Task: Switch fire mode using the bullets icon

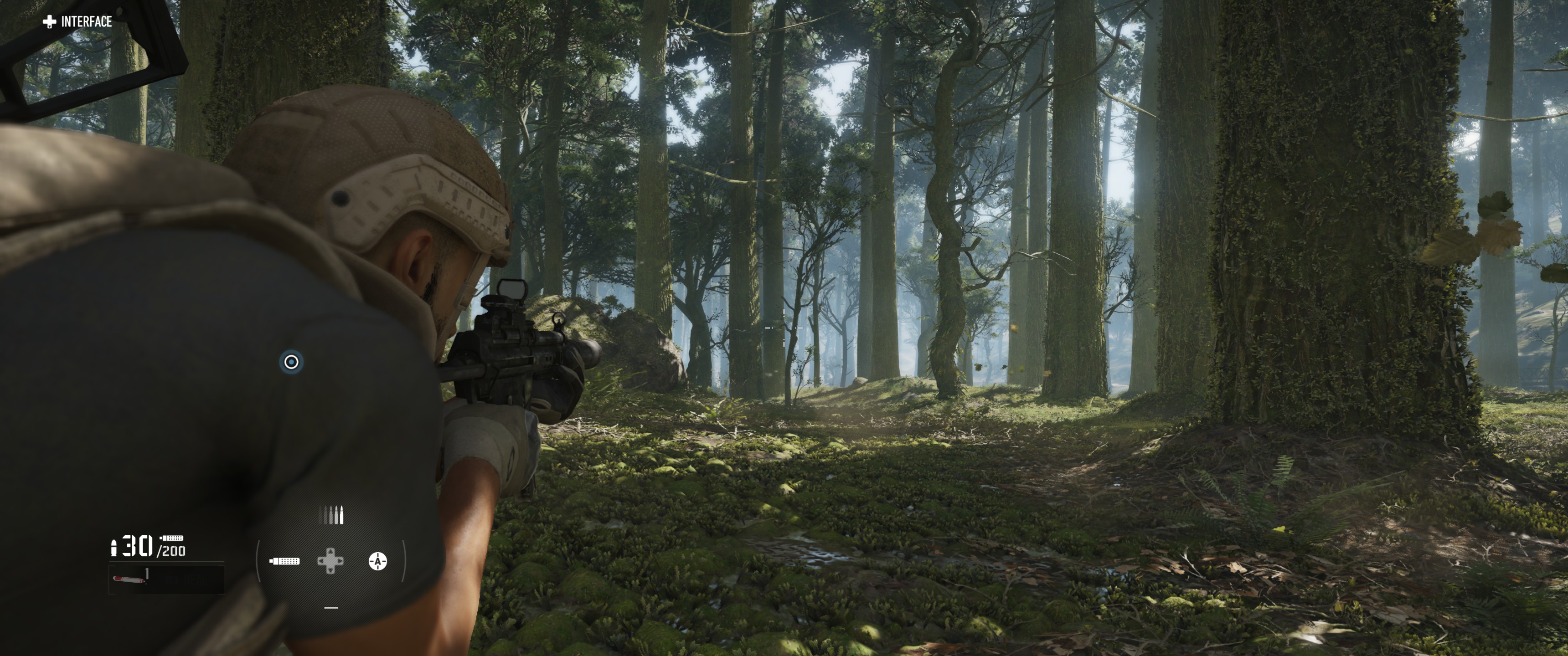Action: pos(331,515)
